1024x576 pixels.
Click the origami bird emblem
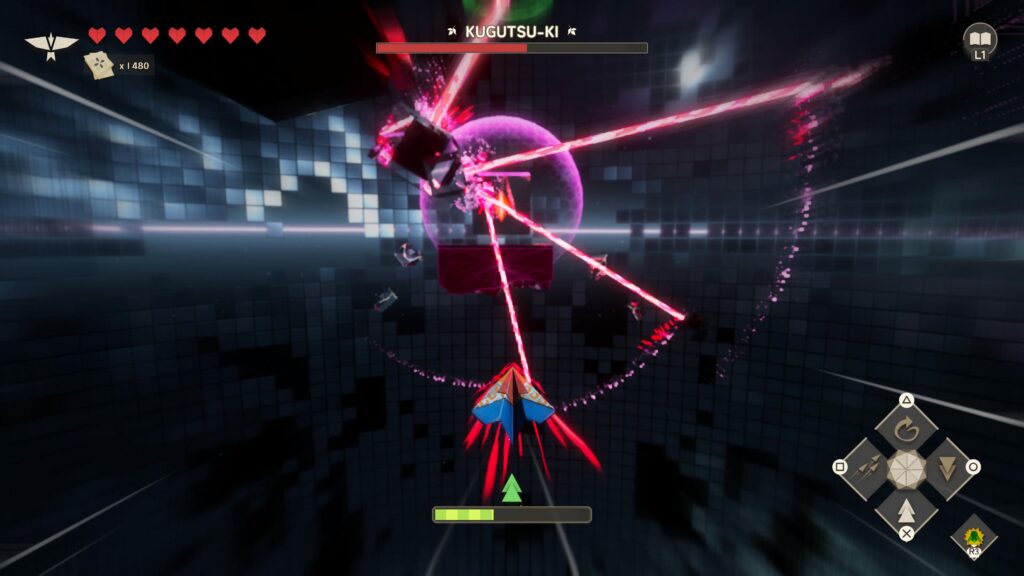[51, 45]
